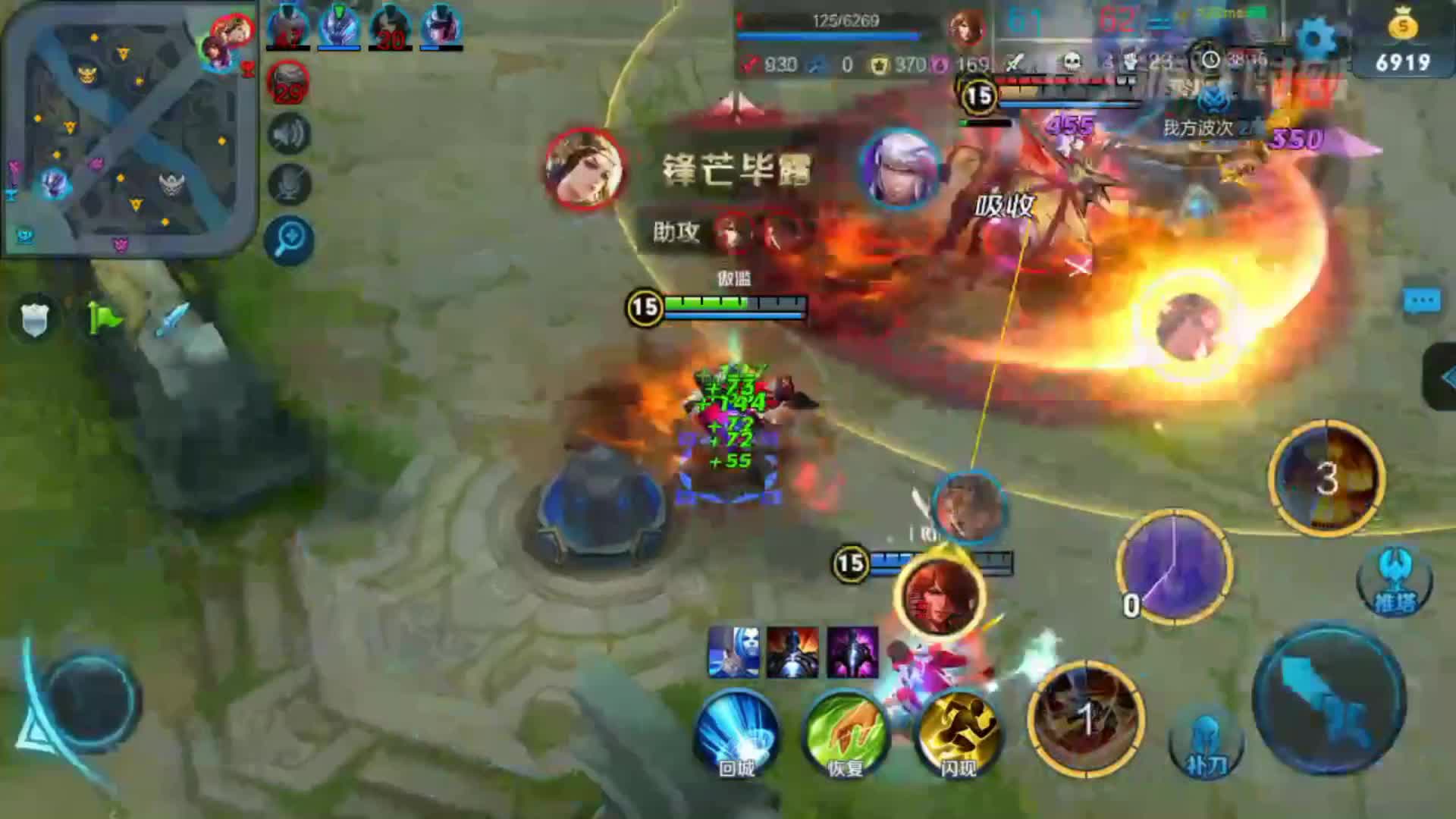Open the settings gear
Screen dimensions: 1456x819
tap(1315, 36)
